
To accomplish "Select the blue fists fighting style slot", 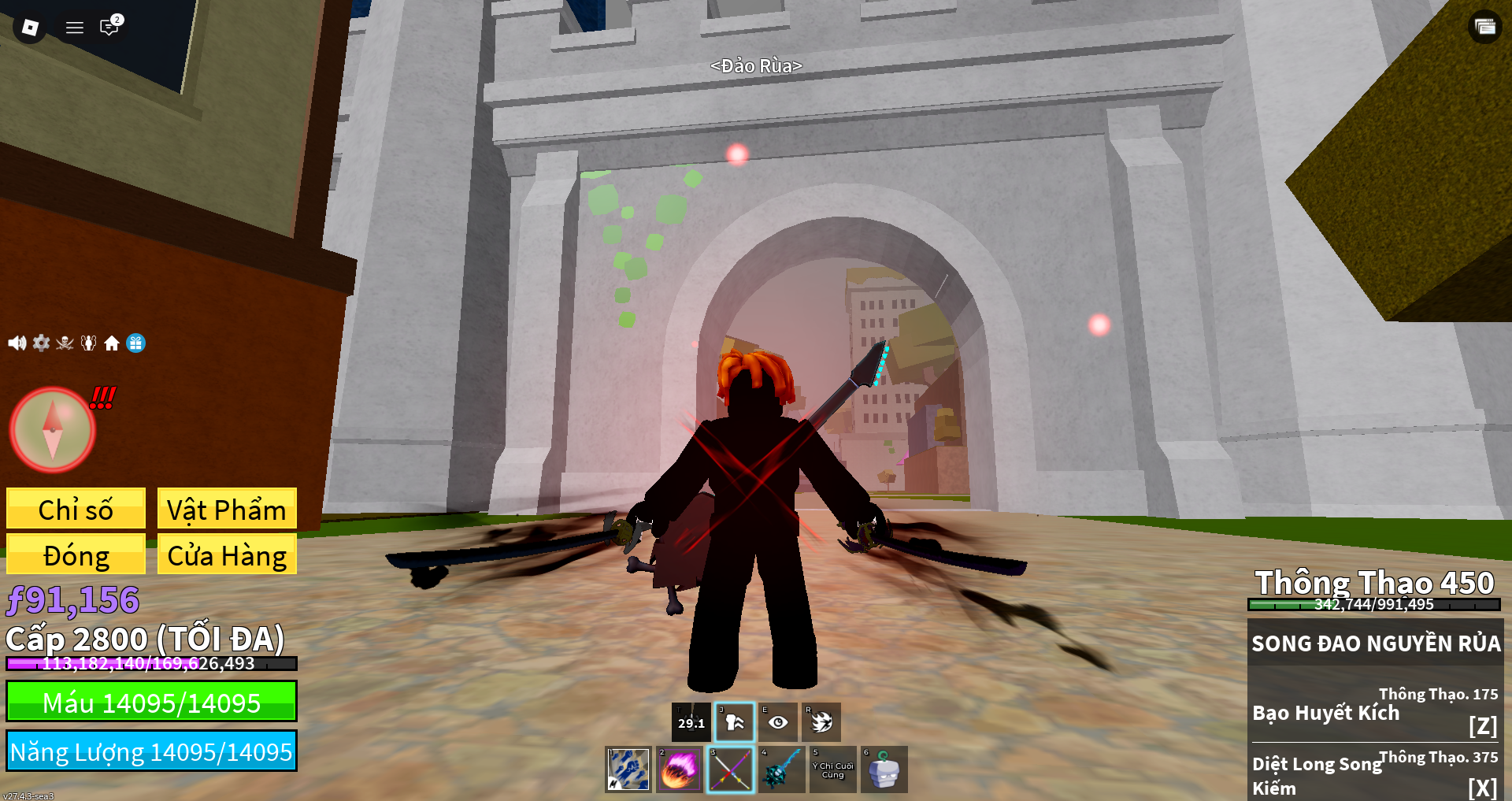I will [628, 769].
